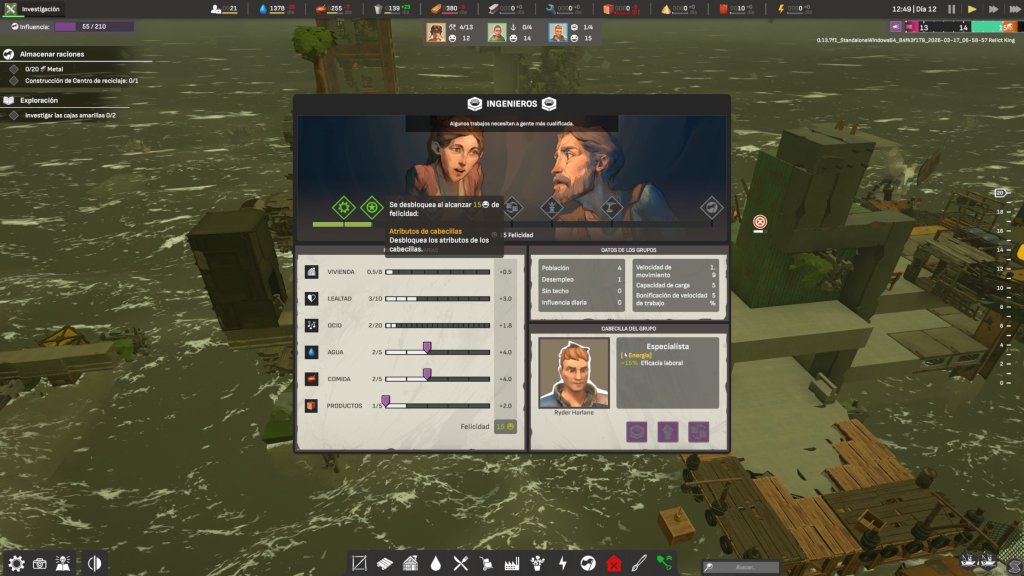Select the first group portrait at top
The height and width of the screenshot is (576, 1024).
click(436, 32)
